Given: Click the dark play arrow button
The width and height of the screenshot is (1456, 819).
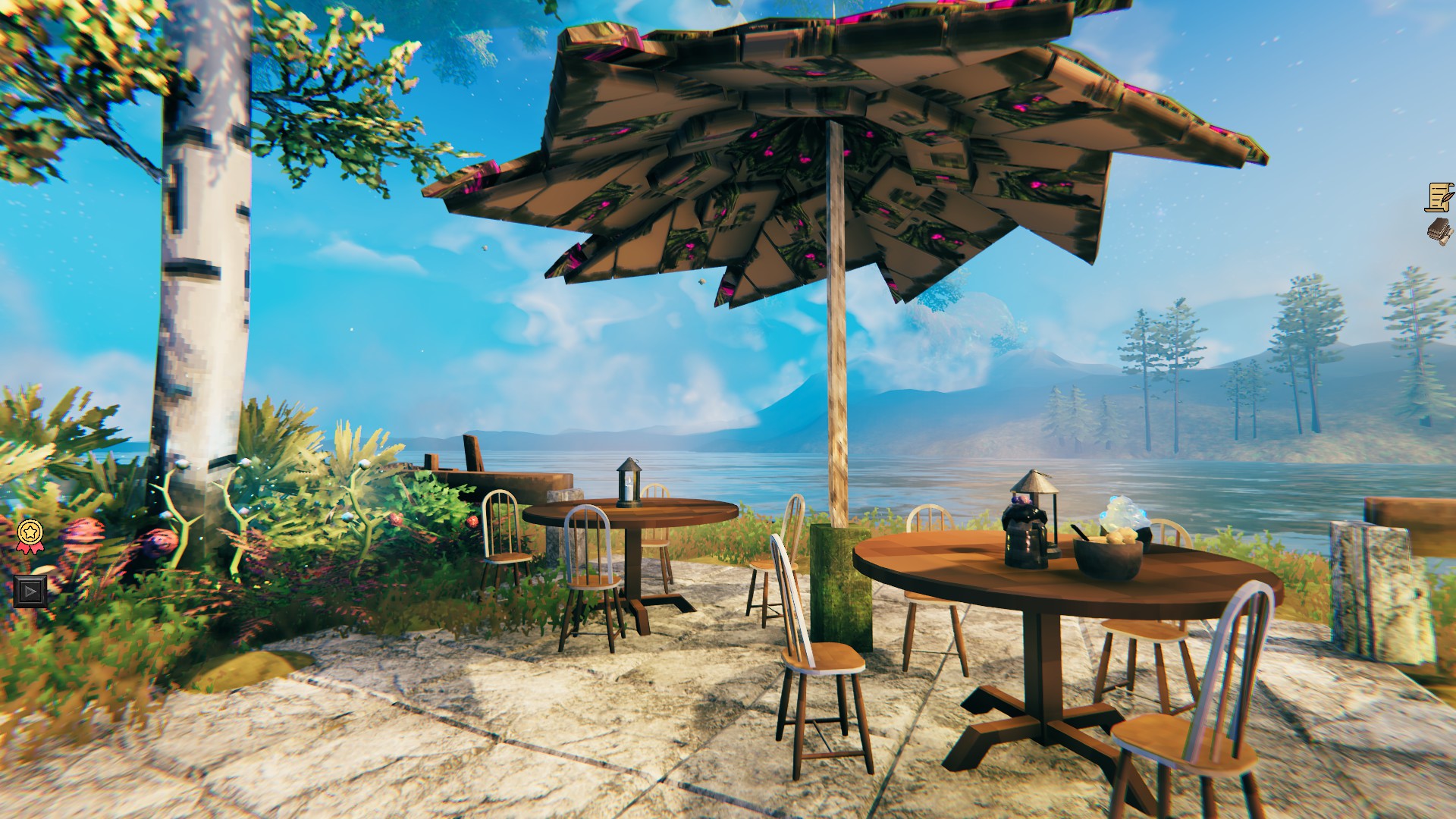Looking at the screenshot, I should (x=30, y=591).
